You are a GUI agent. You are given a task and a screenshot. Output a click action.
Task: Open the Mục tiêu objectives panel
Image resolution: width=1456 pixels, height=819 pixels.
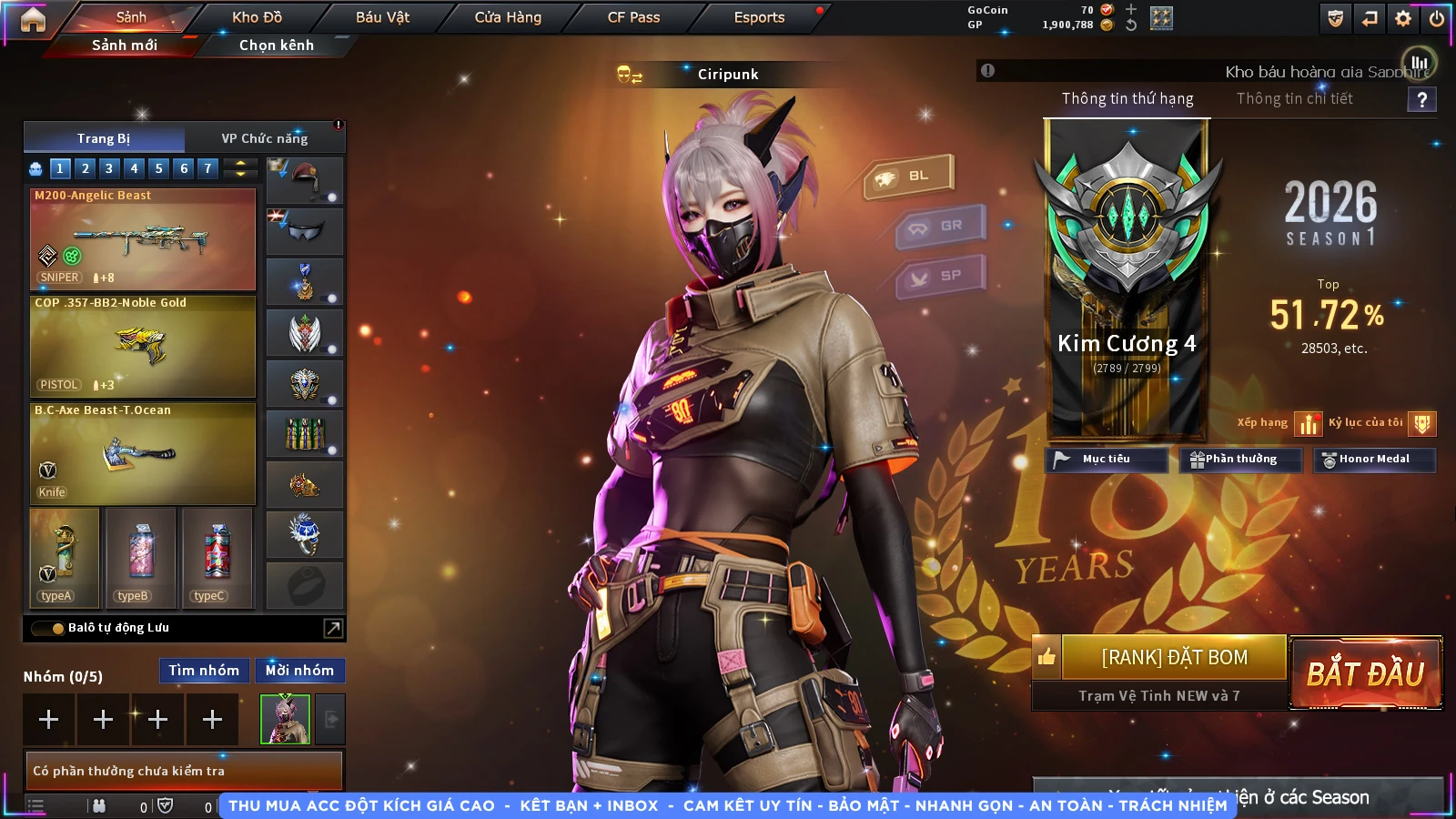[1106, 460]
